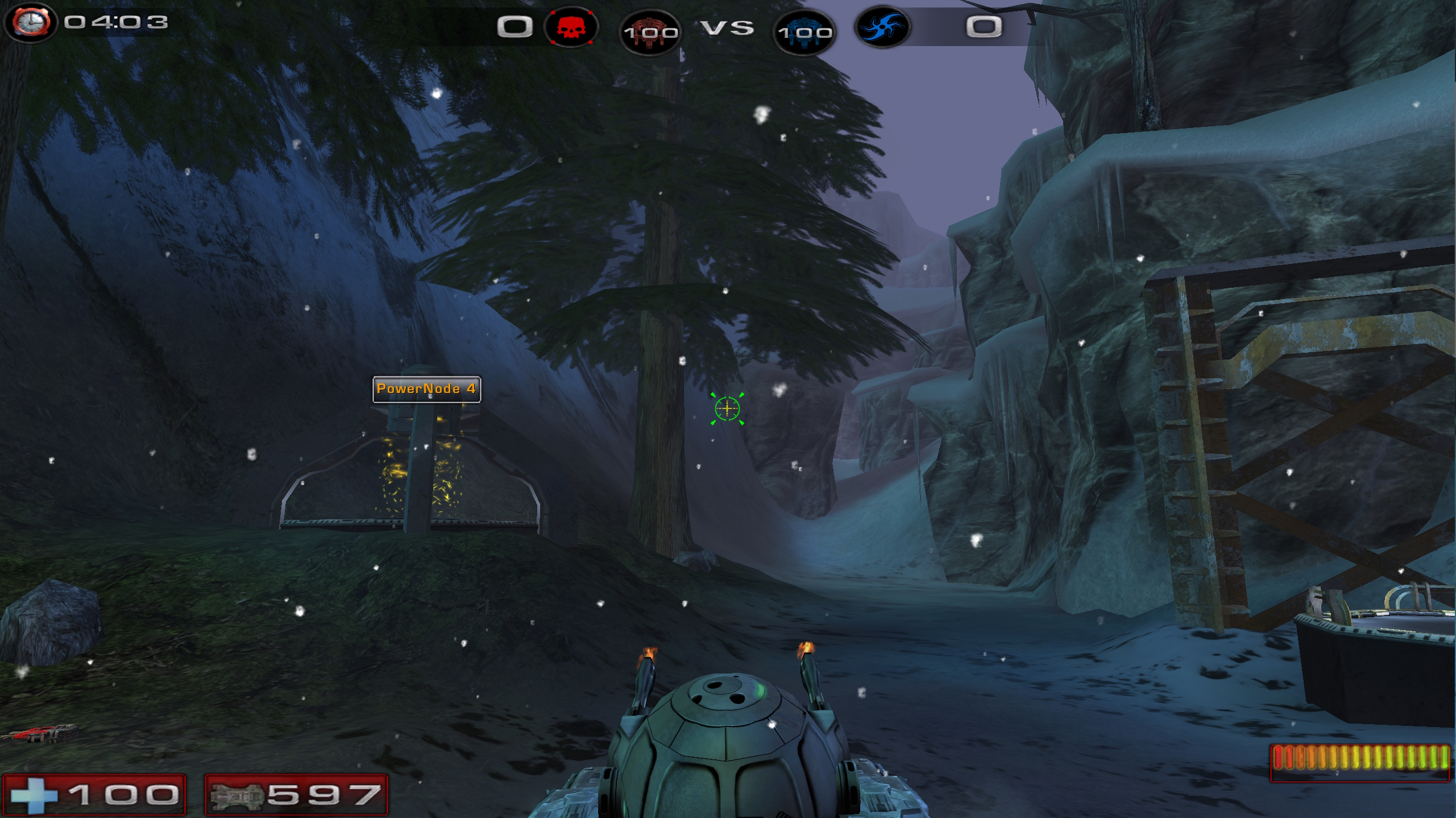Select the PowerNode 4 objective label
This screenshot has width=1456, height=818.
pyautogui.click(x=426, y=389)
